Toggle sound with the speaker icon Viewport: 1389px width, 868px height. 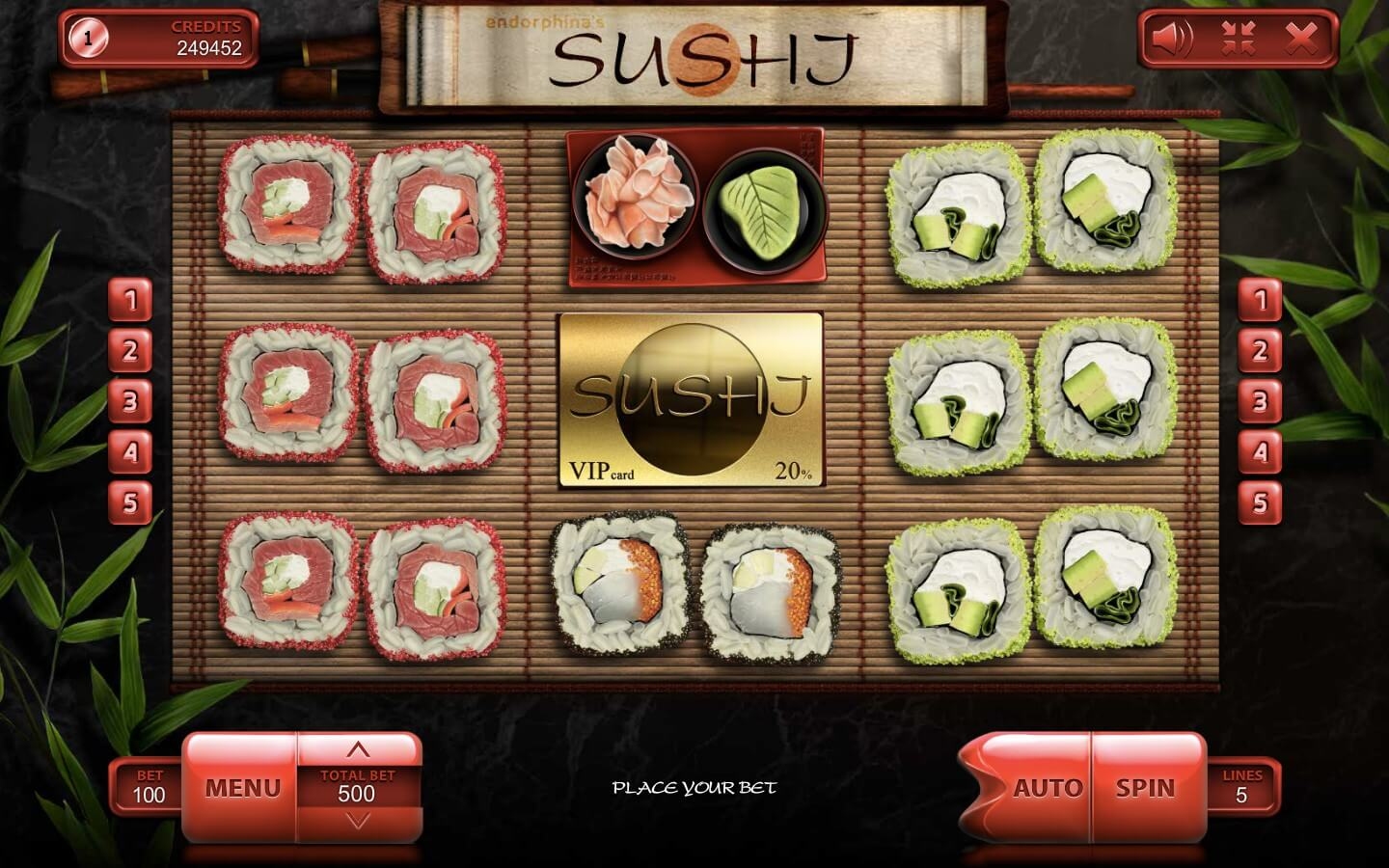click(1172, 39)
